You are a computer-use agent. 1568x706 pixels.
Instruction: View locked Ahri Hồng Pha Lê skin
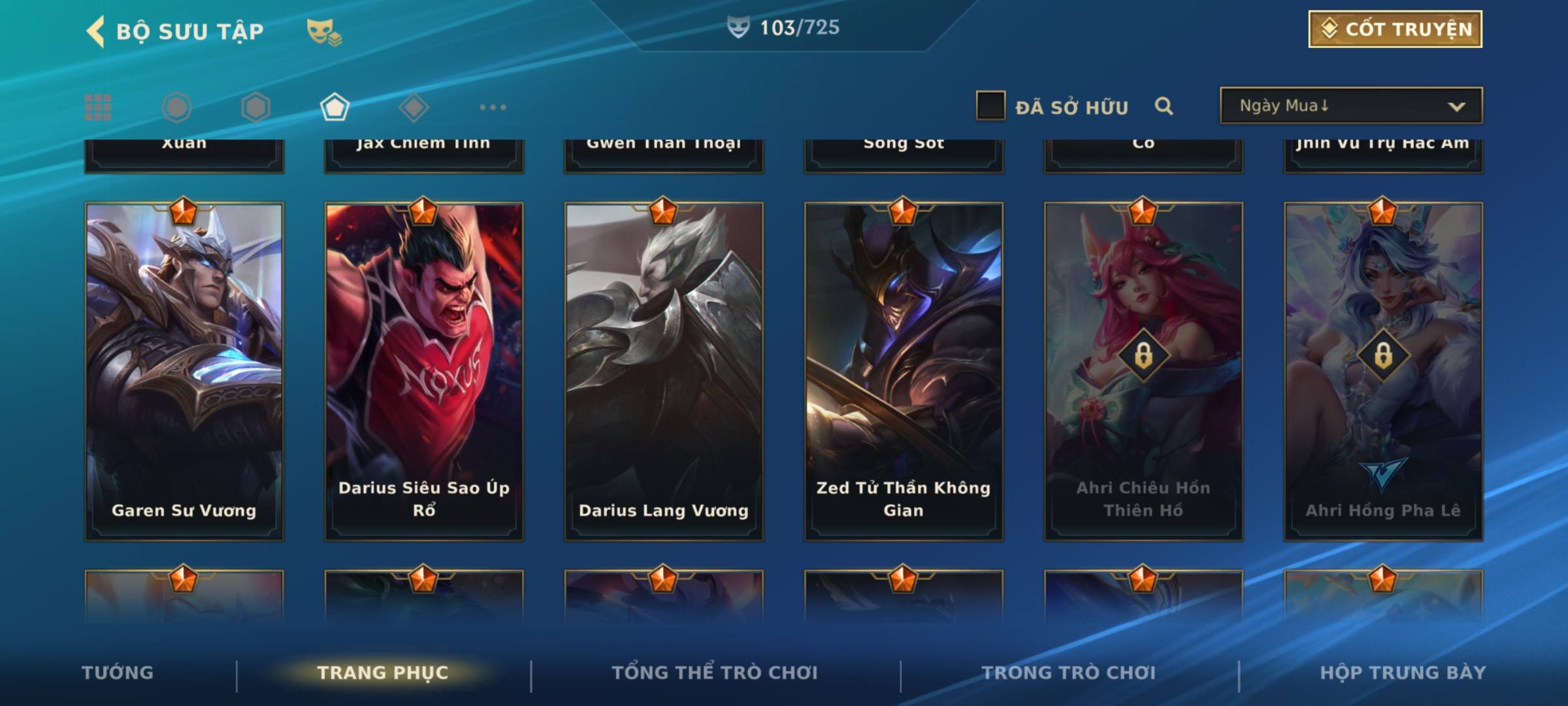(x=1383, y=371)
